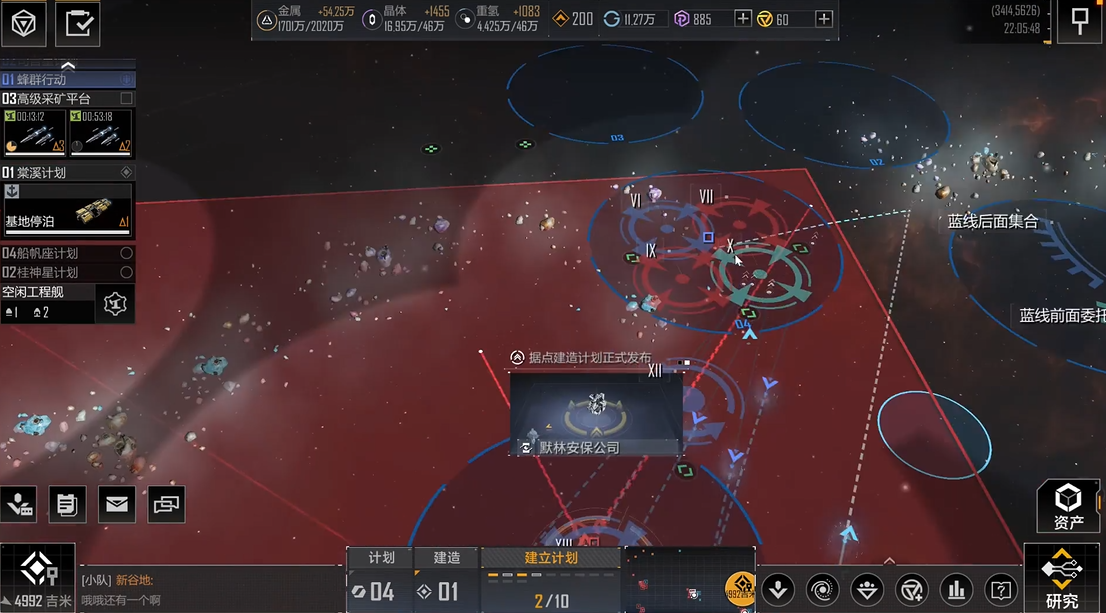The height and width of the screenshot is (613, 1106).
Task: Tick the 高级采矿平台 checkbox
Action: click(126, 99)
